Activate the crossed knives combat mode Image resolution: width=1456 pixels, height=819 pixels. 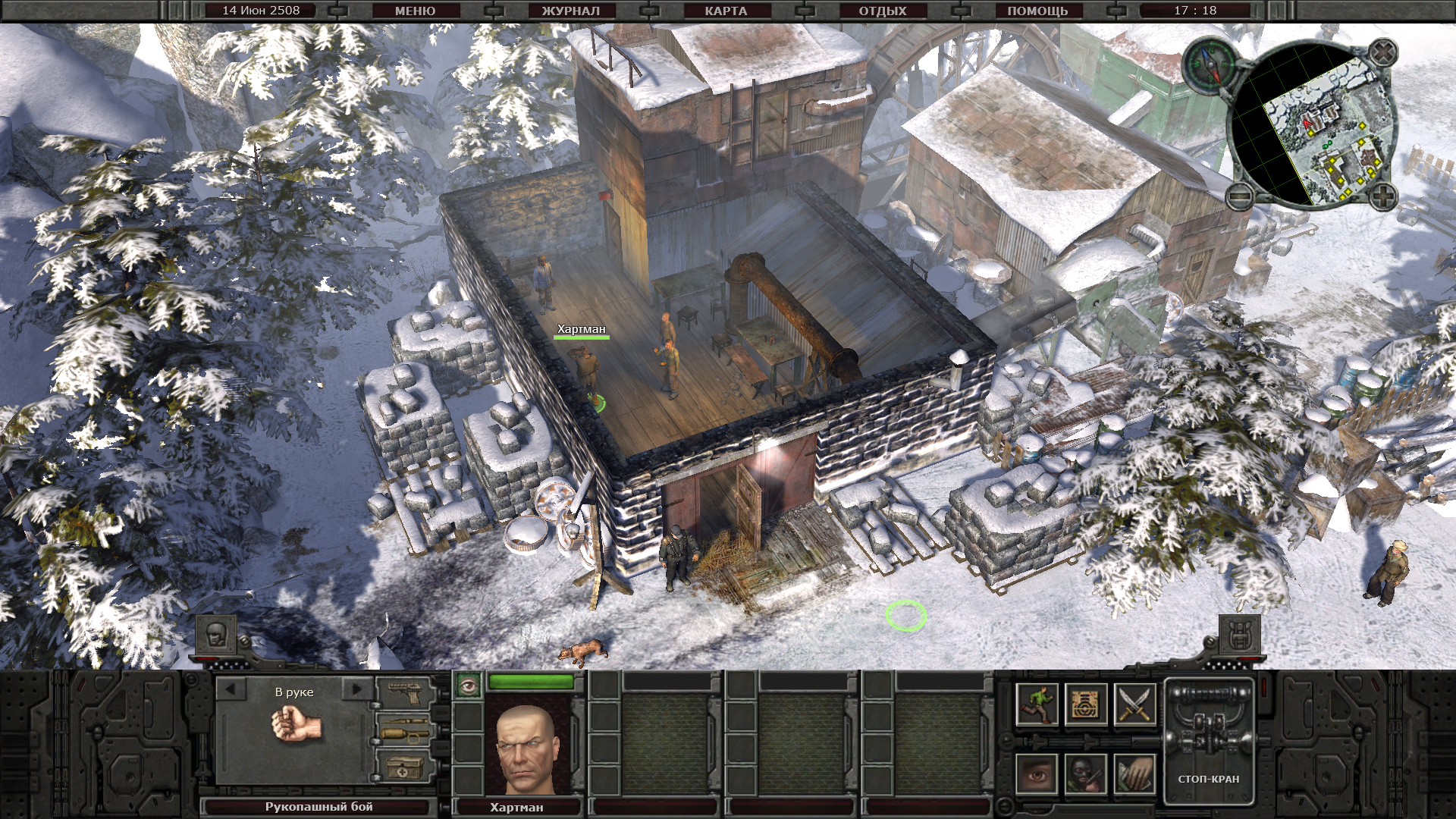[1135, 704]
